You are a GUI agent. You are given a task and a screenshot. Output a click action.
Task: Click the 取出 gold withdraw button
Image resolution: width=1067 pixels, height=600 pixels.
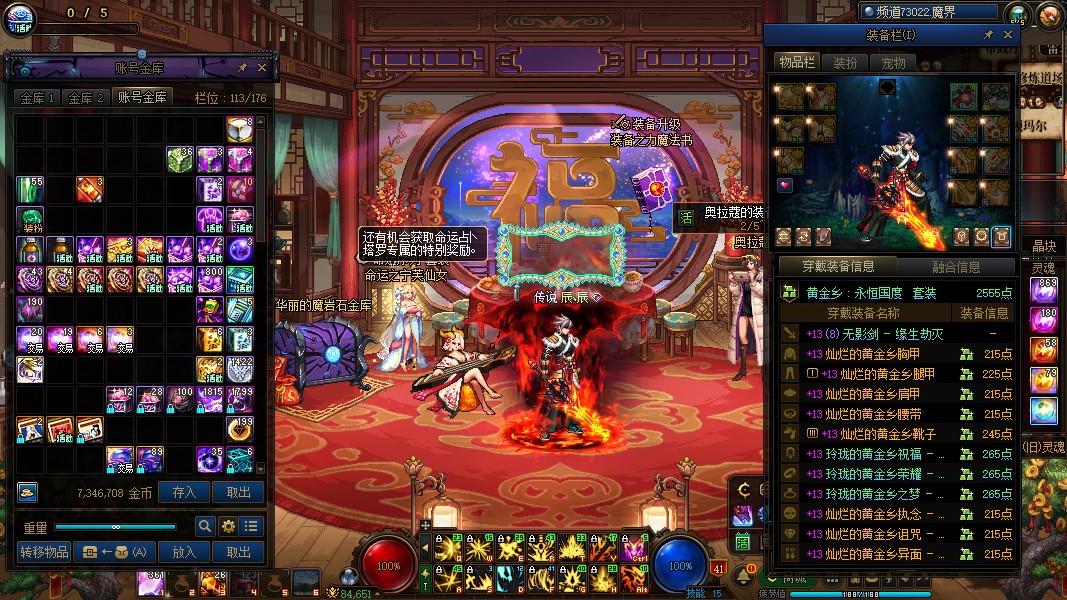point(238,492)
